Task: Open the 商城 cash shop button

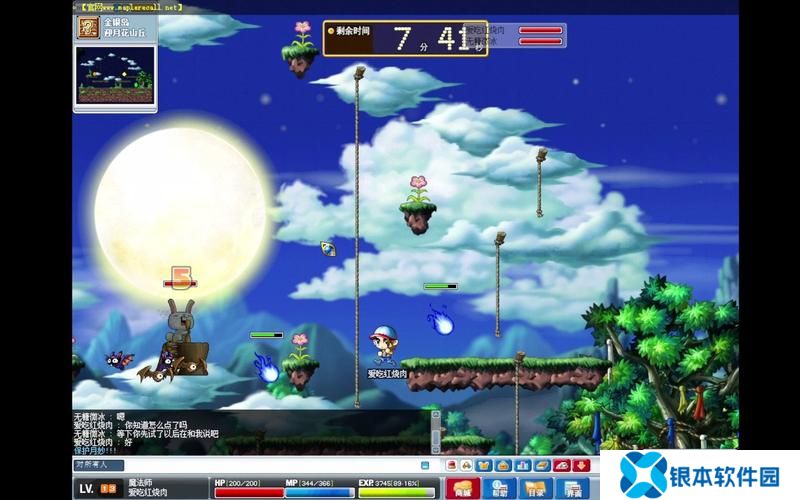Action: (462, 488)
